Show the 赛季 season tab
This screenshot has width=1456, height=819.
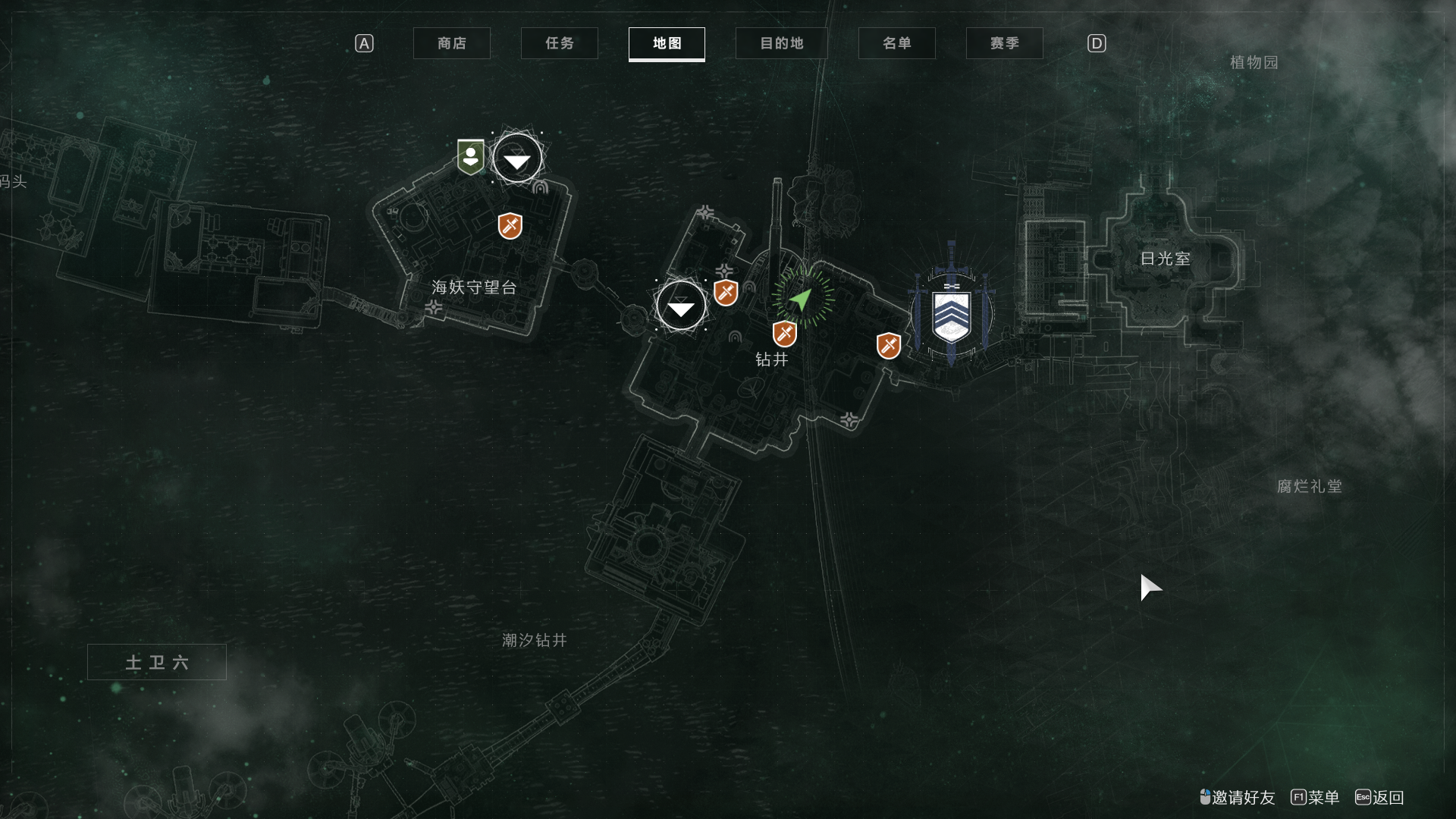tap(1004, 43)
